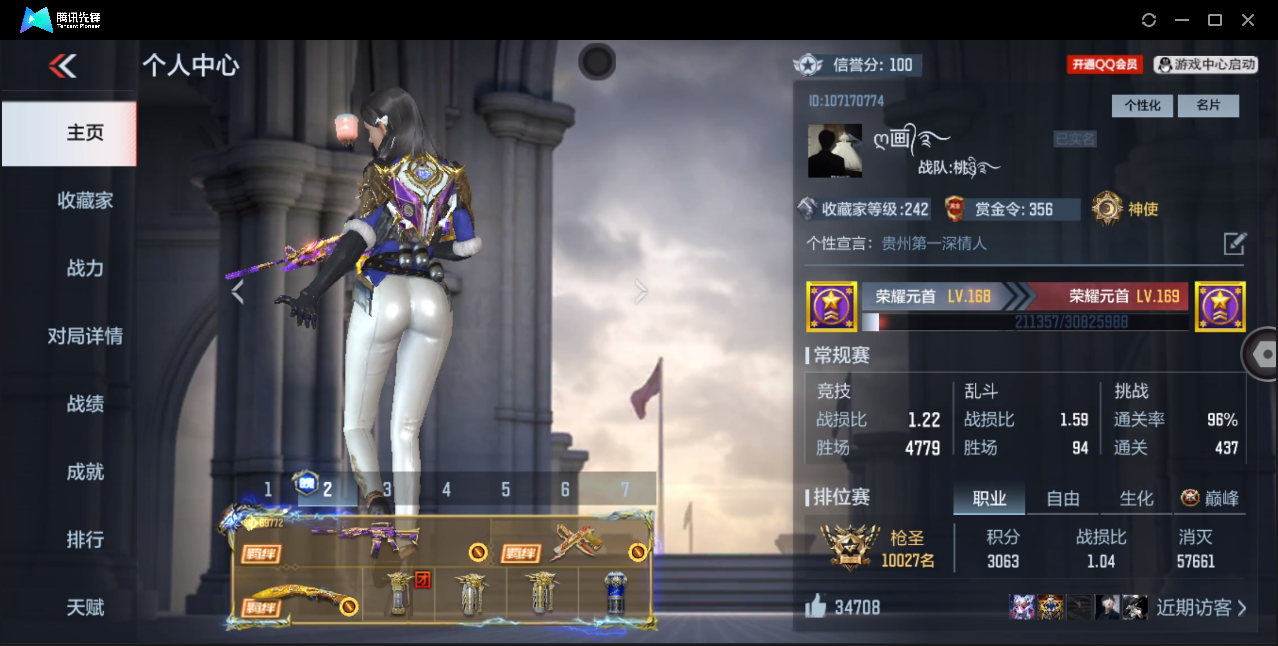The image size is (1278, 646).
Task: Open the 战绩 record page
Action: coord(85,404)
